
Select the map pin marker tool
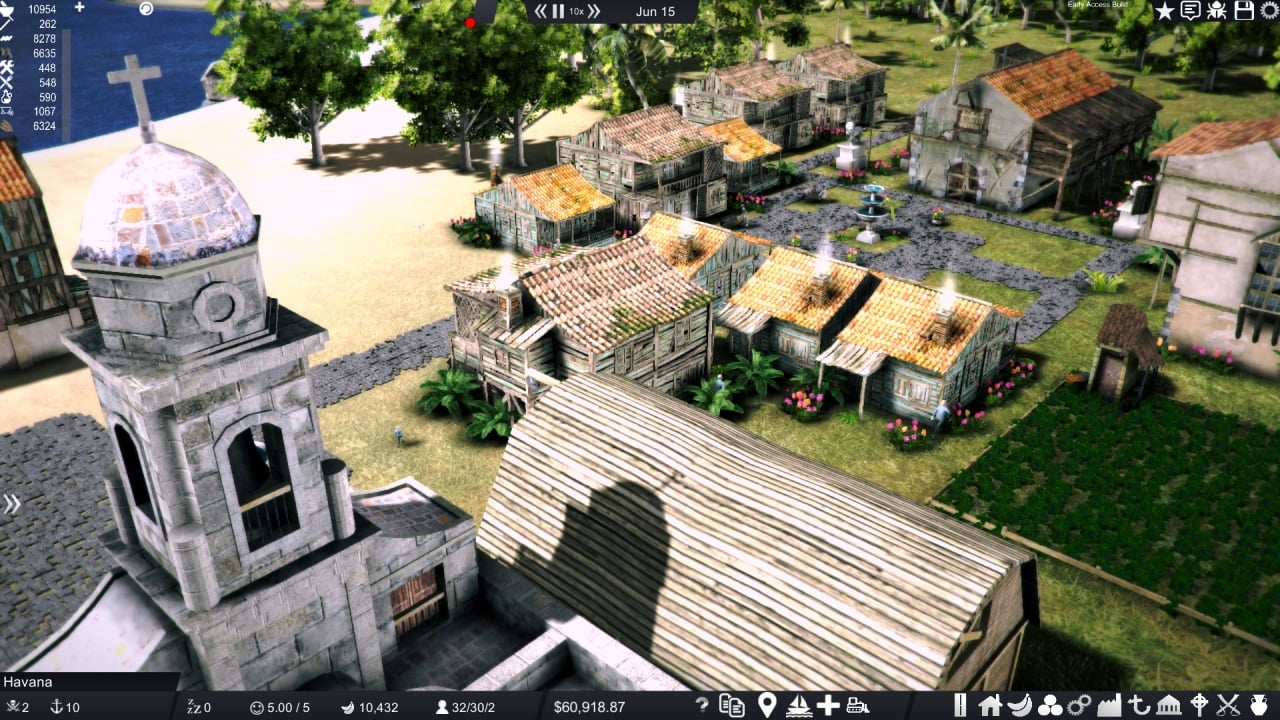pyautogui.click(x=767, y=706)
